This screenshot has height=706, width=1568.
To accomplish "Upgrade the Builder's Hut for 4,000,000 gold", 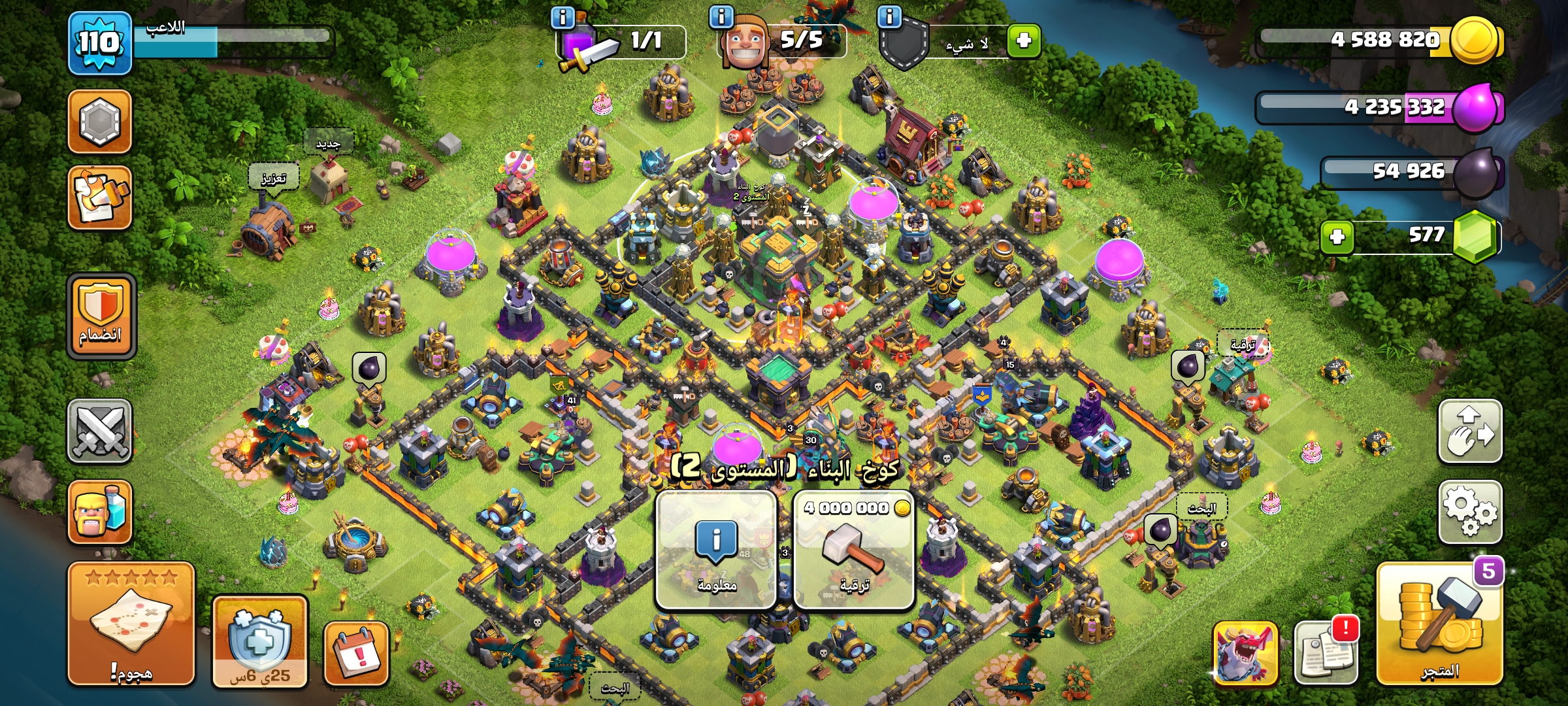I will click(853, 550).
